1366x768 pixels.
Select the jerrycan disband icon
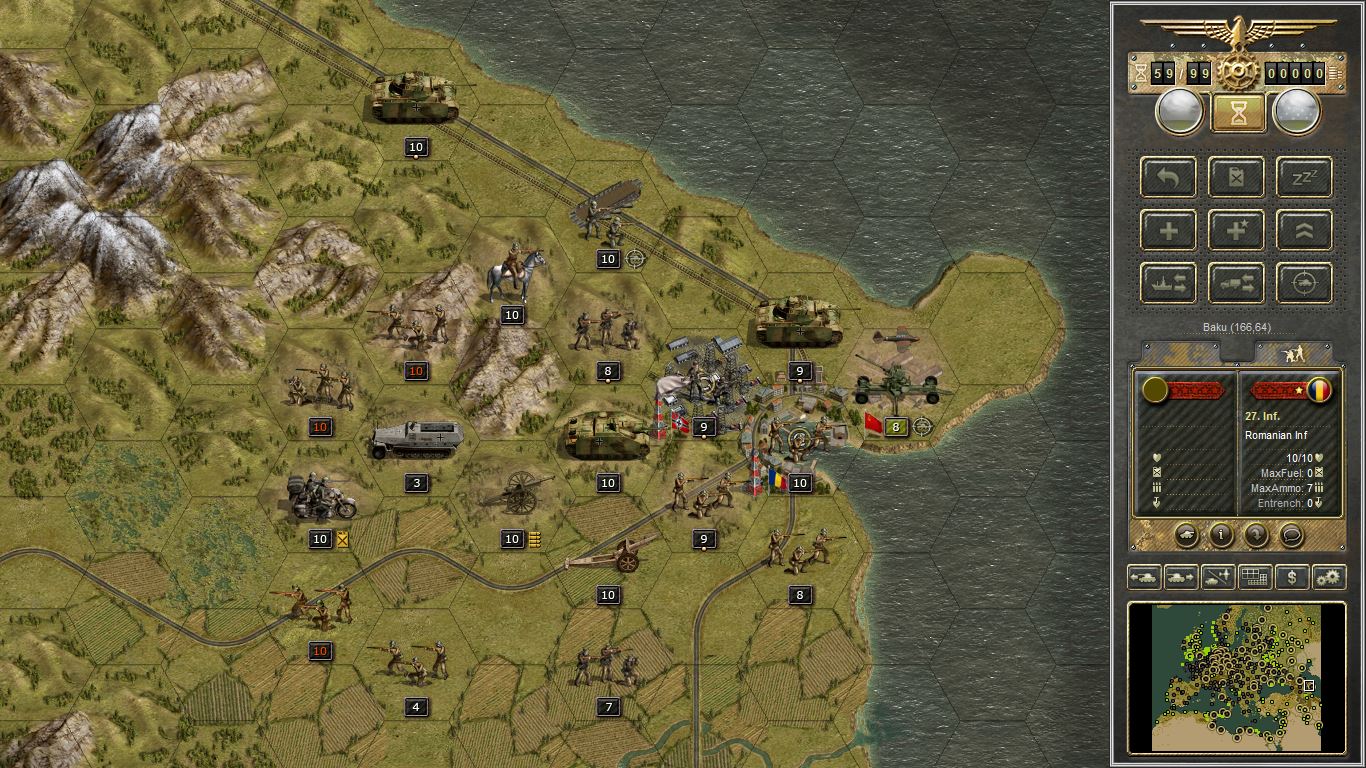[x=1236, y=178]
